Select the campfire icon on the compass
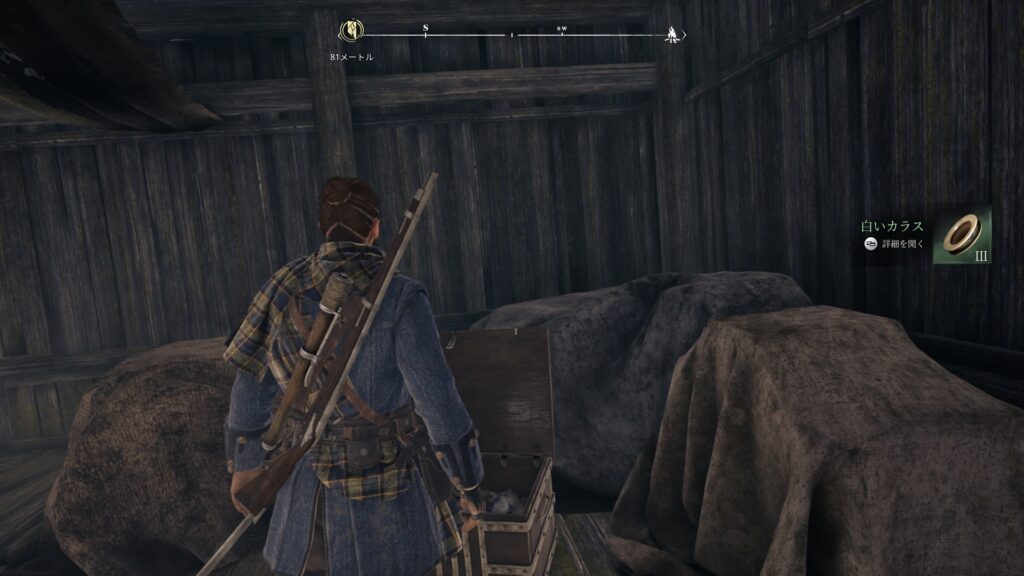1024x576 pixels. coord(671,34)
